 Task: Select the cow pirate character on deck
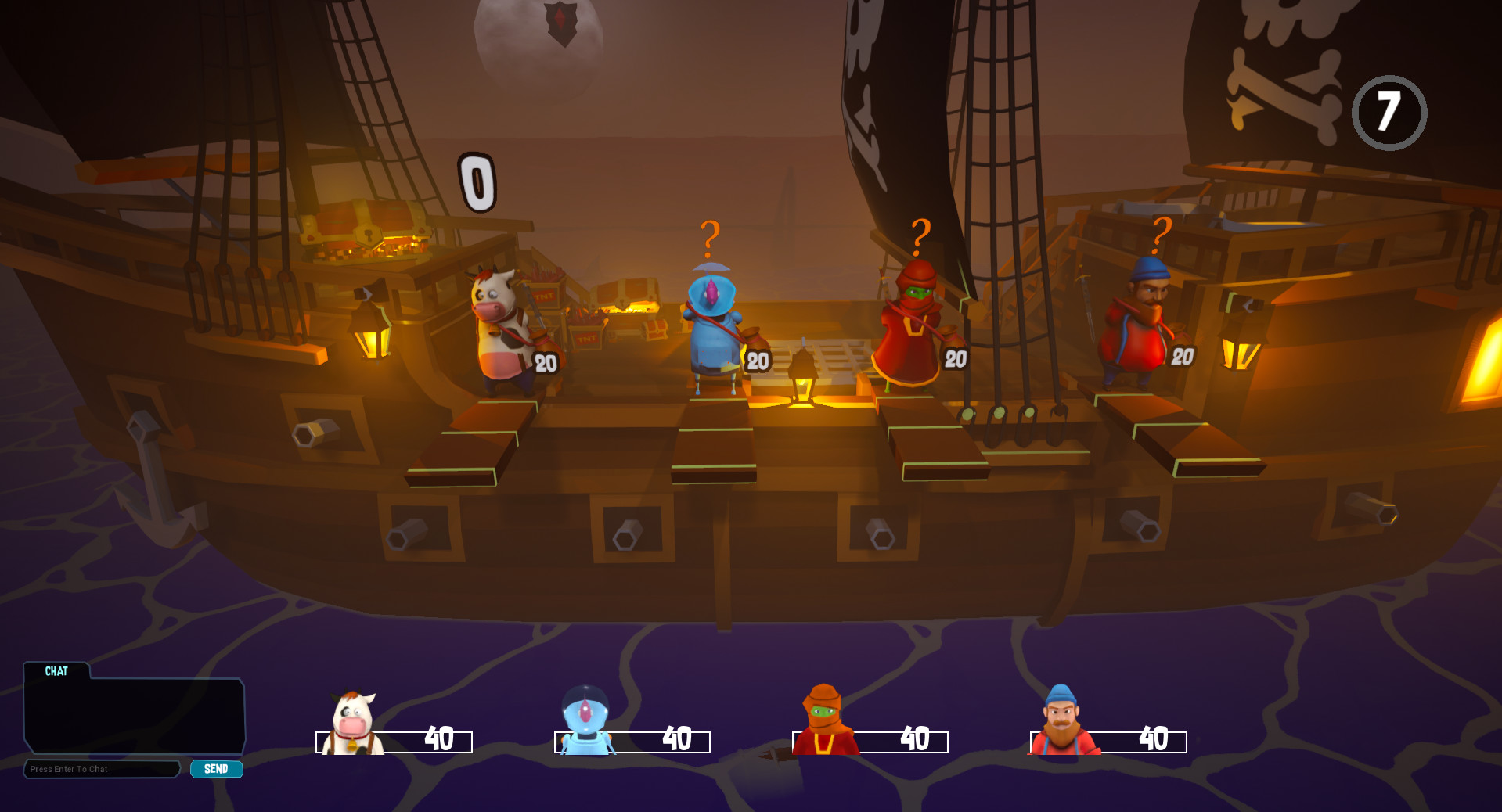tap(501, 329)
